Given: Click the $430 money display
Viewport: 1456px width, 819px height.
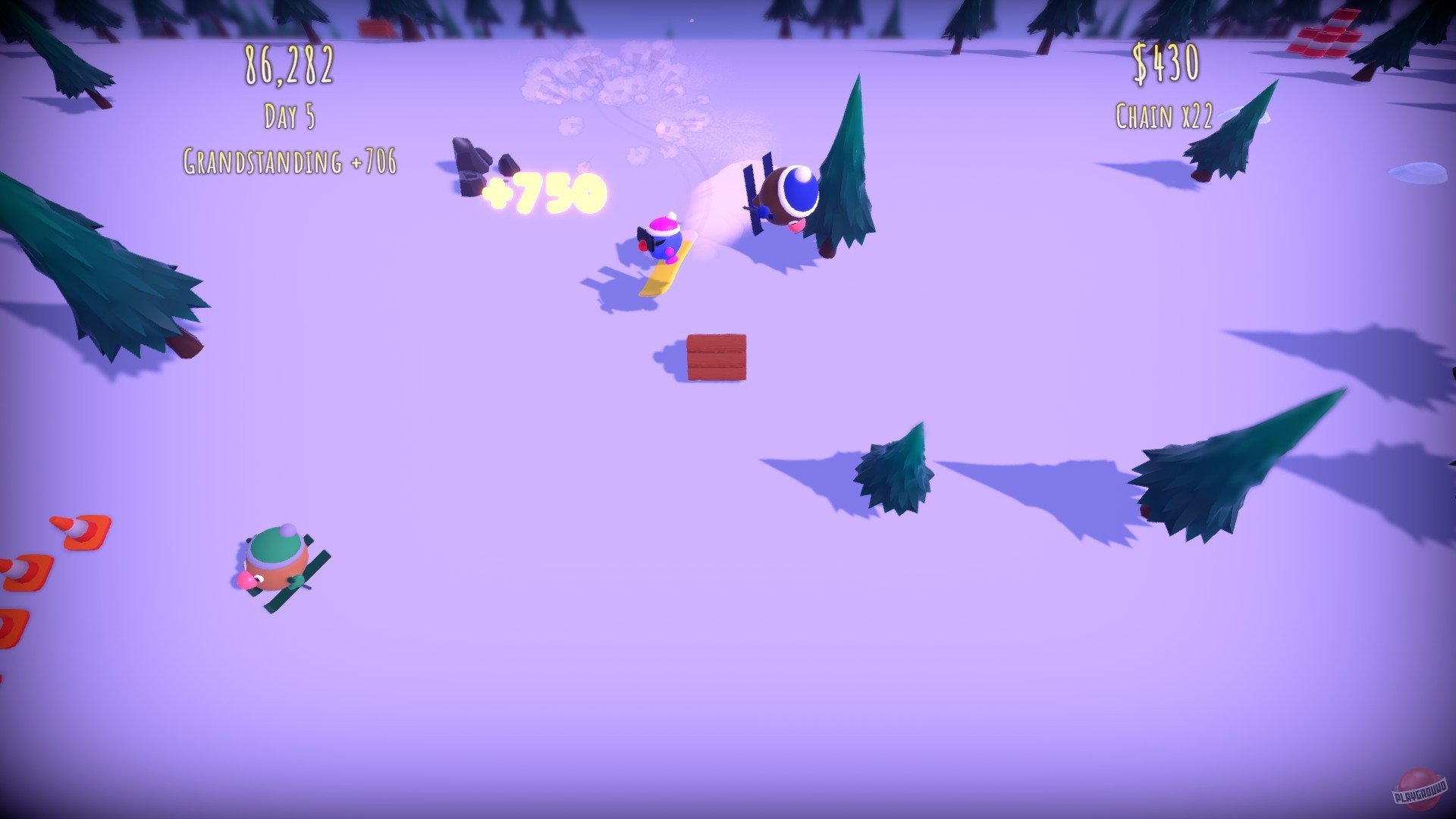Looking at the screenshot, I should tap(1164, 61).
